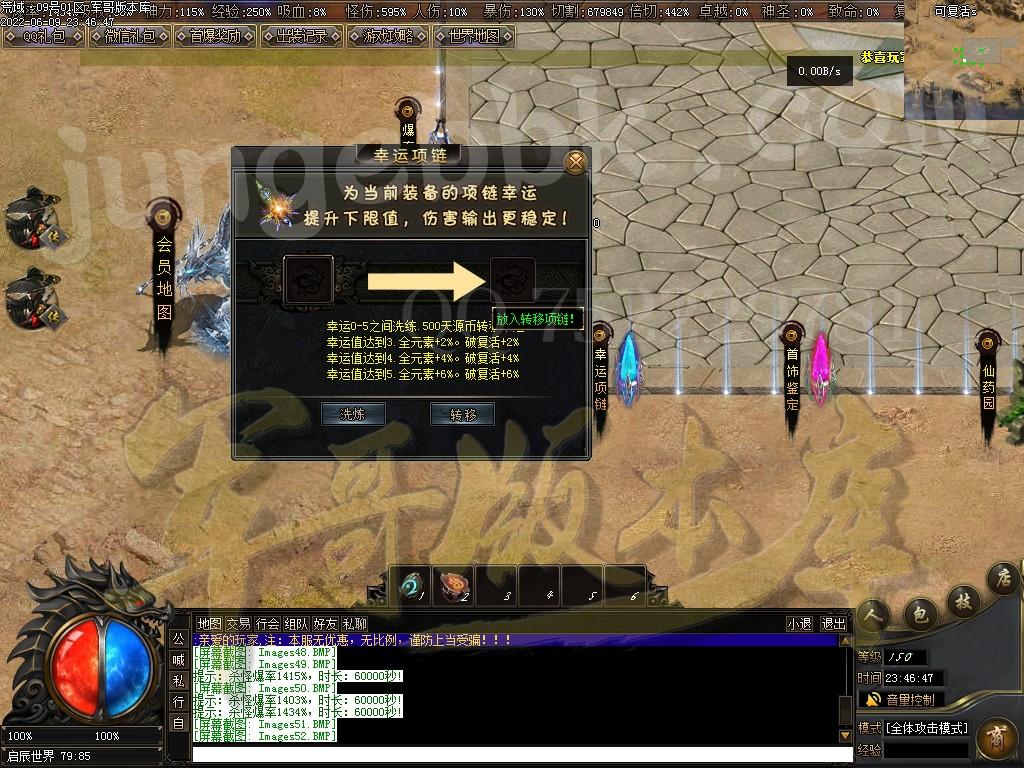
Task: View the 出装记录 log
Action: coord(300,37)
